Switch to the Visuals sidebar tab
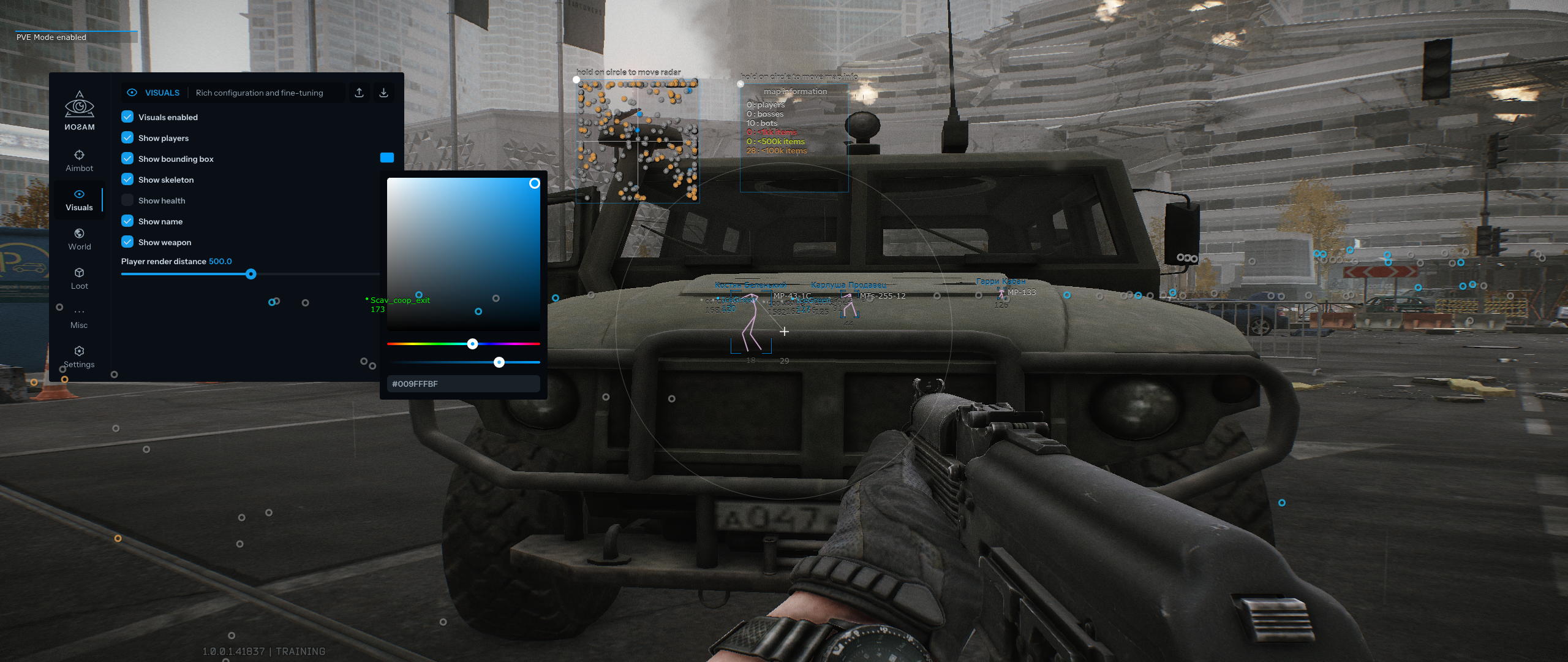The height and width of the screenshot is (662, 1568). [79, 200]
